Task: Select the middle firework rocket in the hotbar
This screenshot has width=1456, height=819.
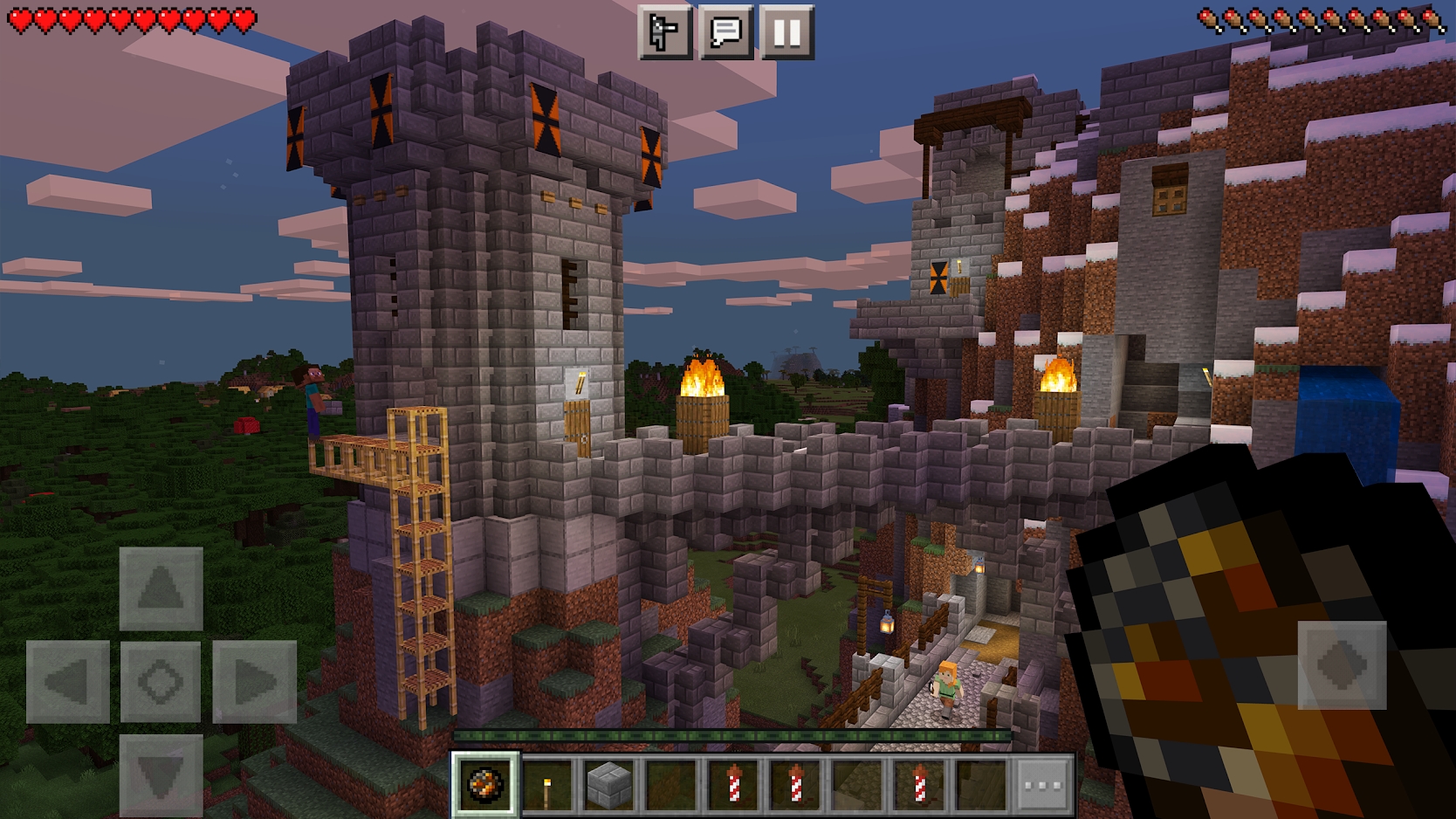Action: click(x=795, y=785)
